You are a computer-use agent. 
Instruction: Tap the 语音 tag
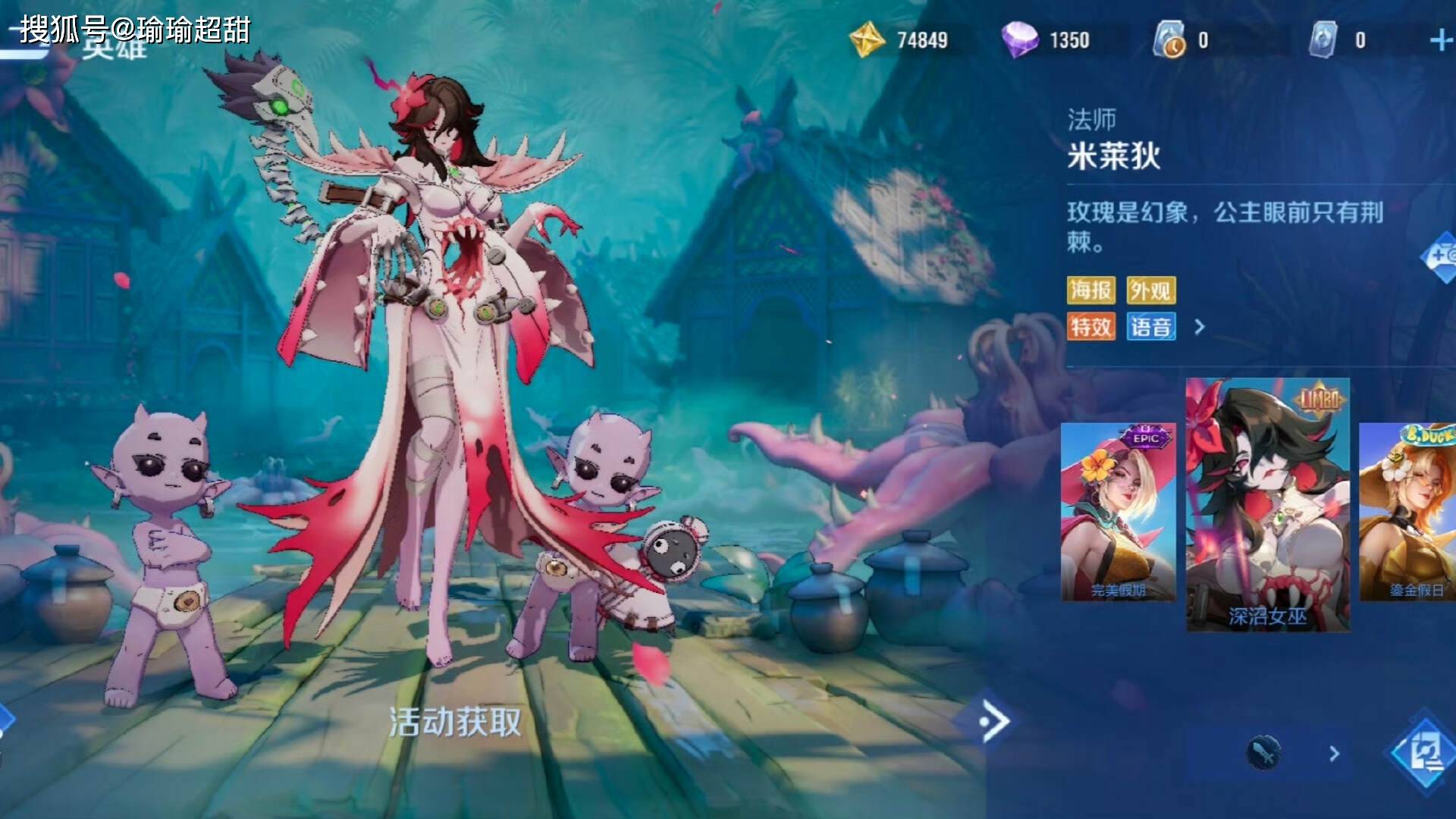(x=1150, y=327)
